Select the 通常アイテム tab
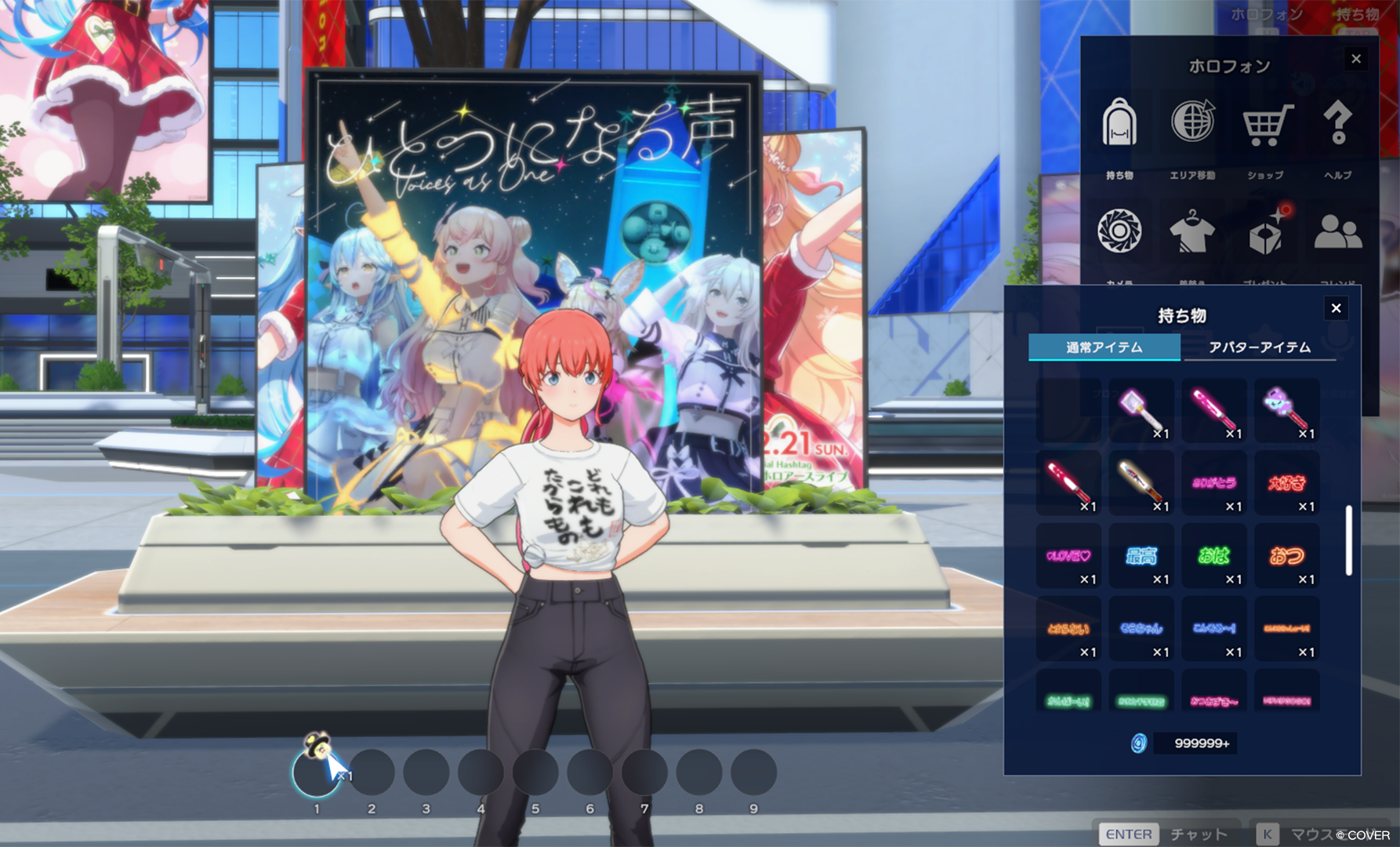1400x847 pixels. (1104, 347)
